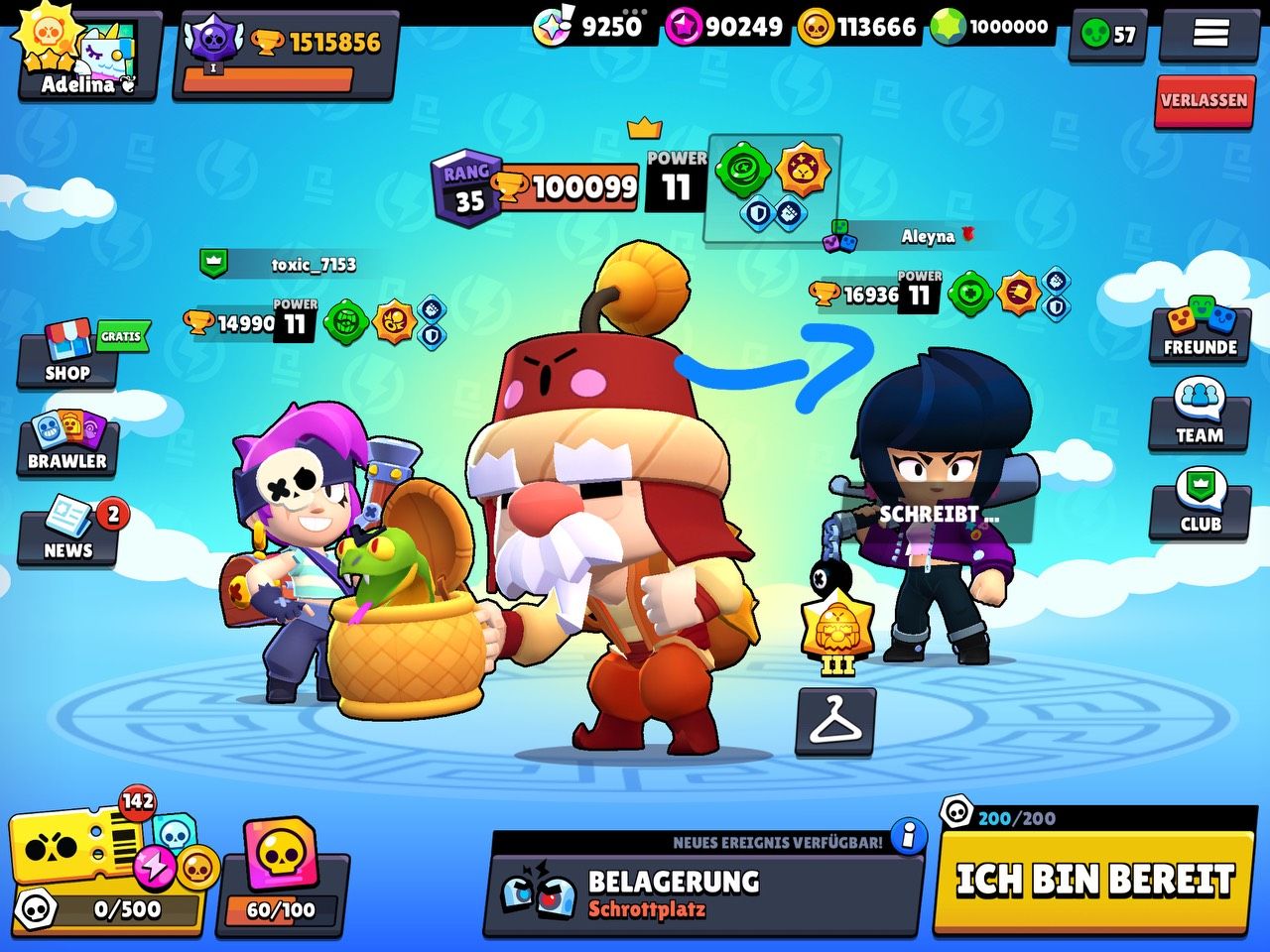The width and height of the screenshot is (1270, 952).
Task: Open the Freunde friends list
Action: (x=1200, y=330)
